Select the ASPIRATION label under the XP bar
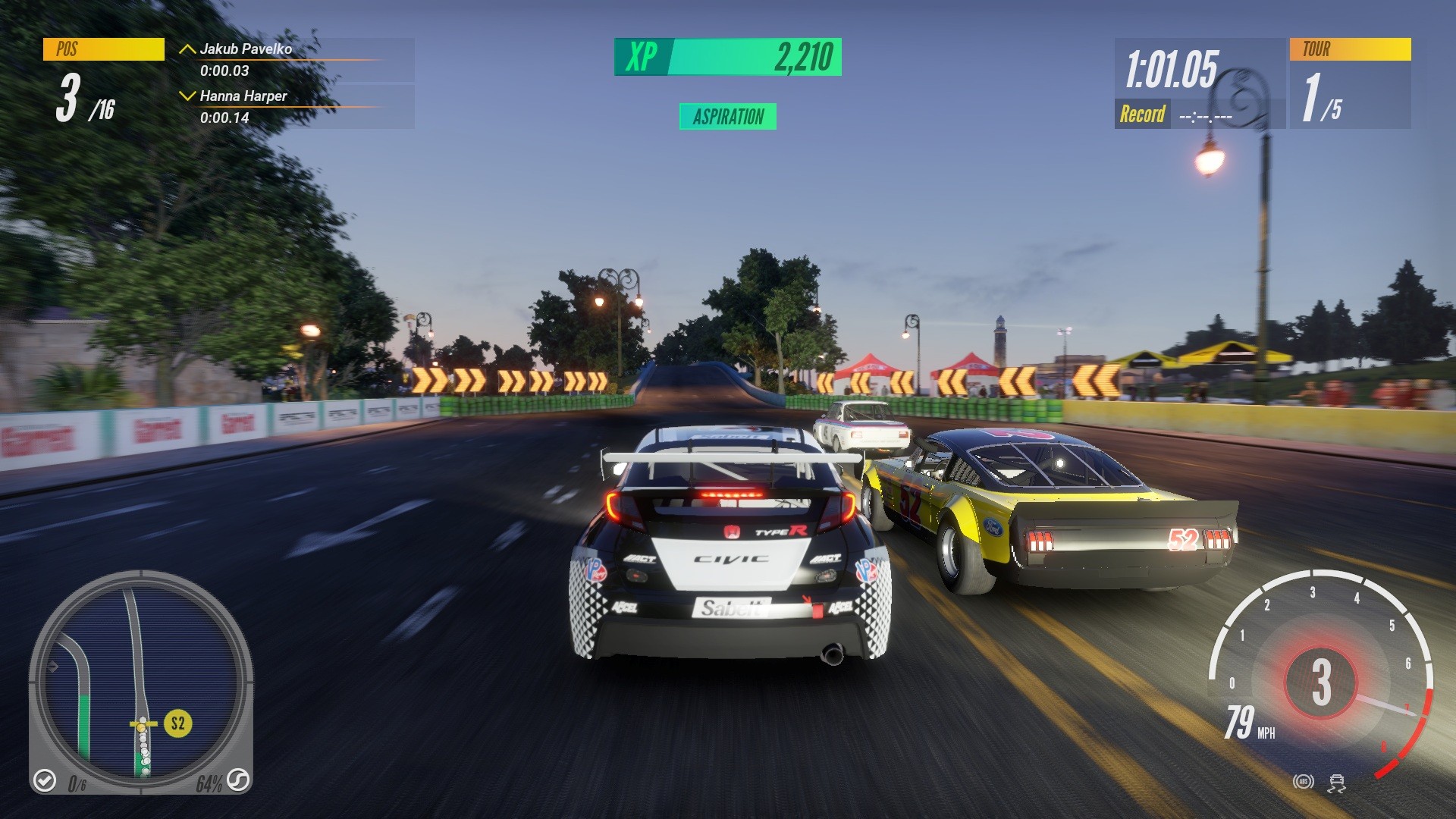Screen dimensions: 1456x819 click(x=729, y=118)
